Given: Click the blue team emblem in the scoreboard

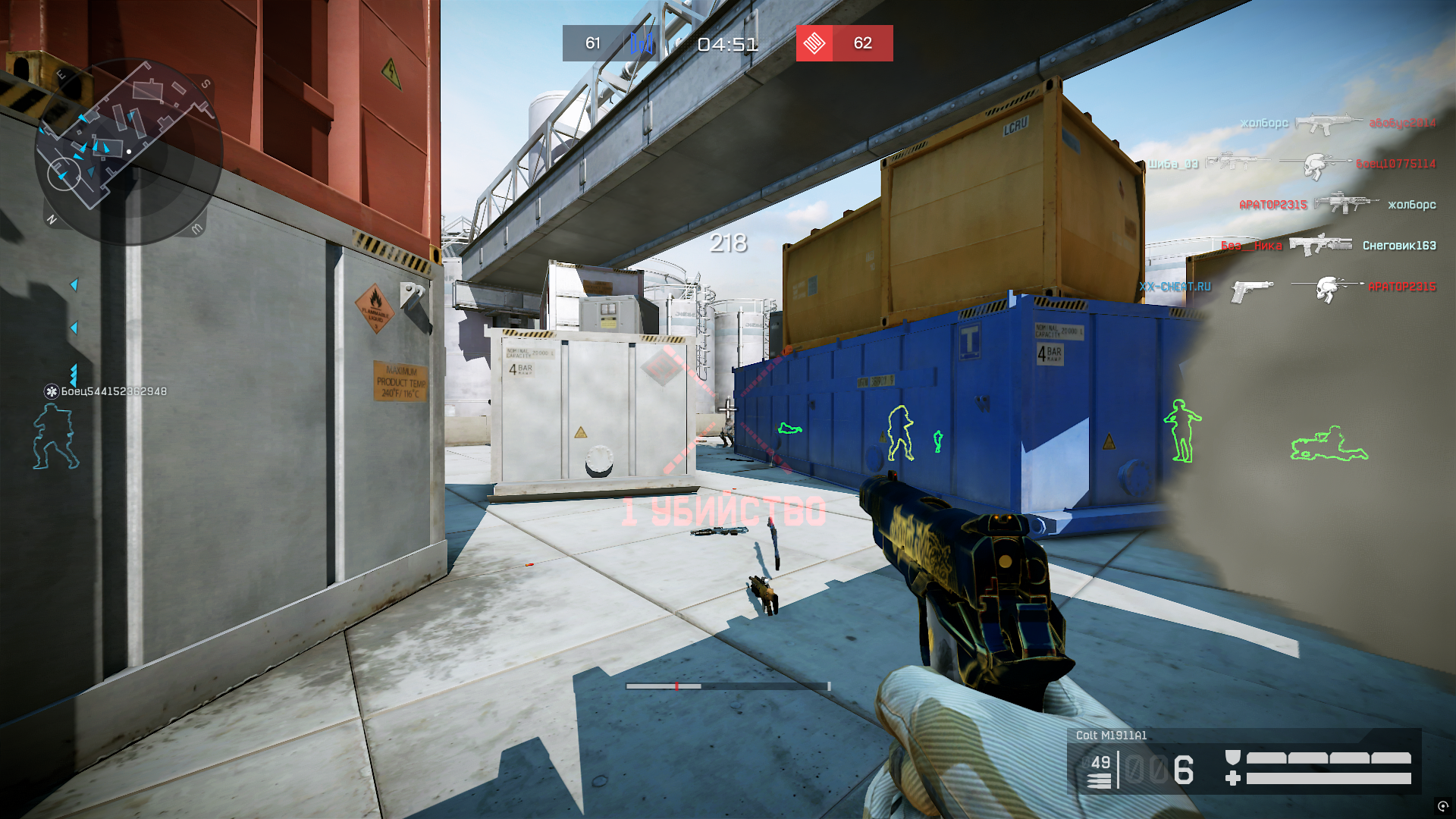Looking at the screenshot, I should pos(641,44).
